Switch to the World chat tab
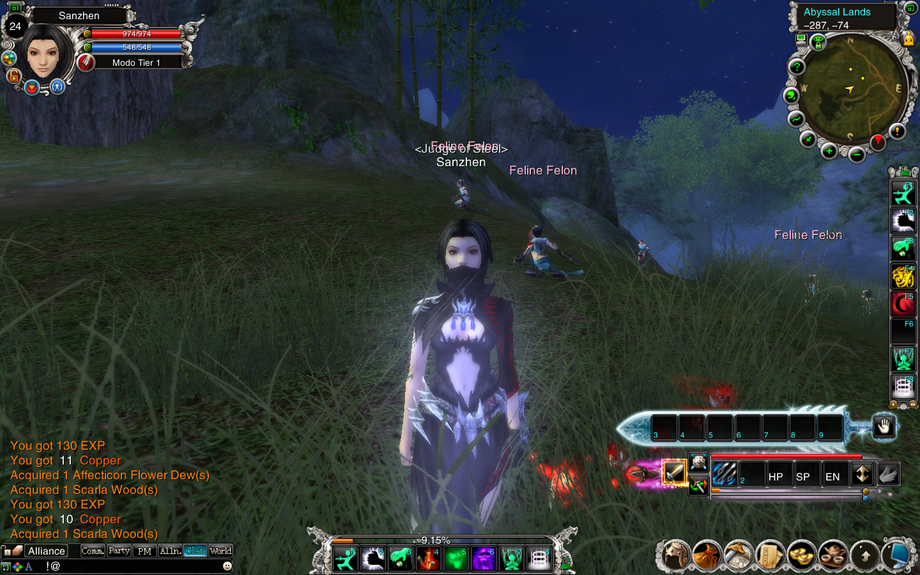920x575 pixels. point(221,551)
